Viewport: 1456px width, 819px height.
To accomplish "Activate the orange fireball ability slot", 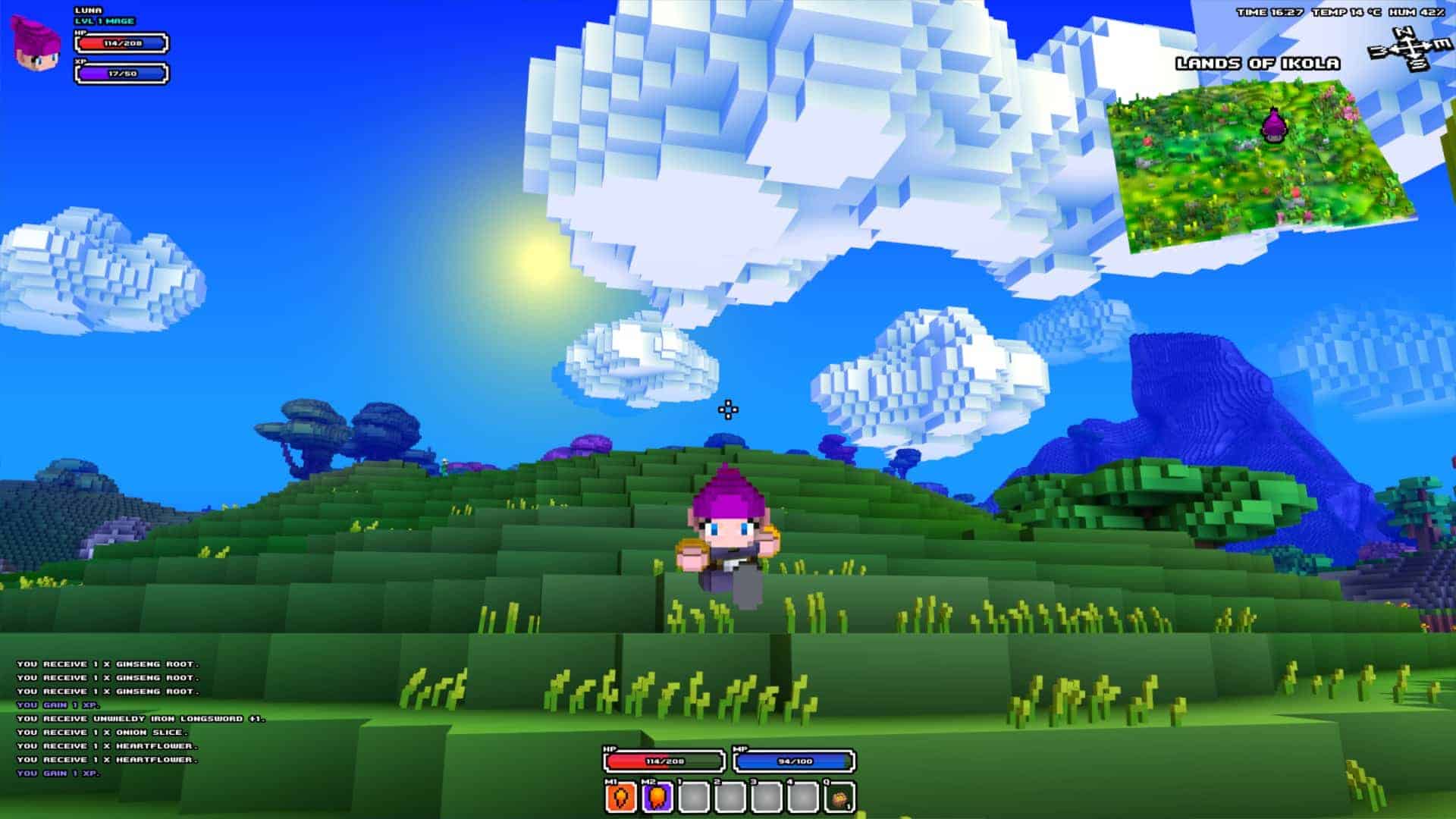I will (620, 798).
